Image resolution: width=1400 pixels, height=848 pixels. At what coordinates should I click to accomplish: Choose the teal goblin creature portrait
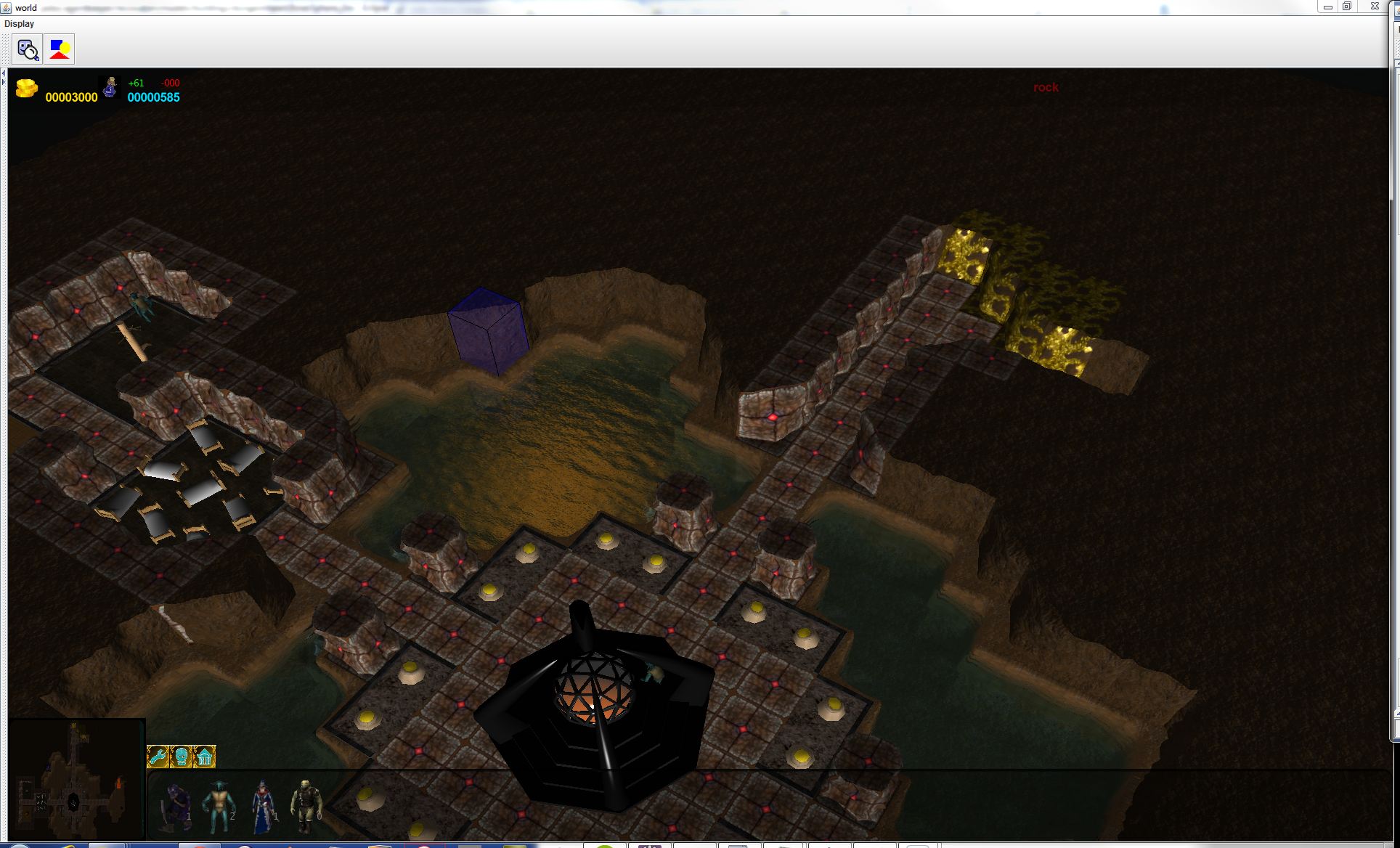coord(218,806)
